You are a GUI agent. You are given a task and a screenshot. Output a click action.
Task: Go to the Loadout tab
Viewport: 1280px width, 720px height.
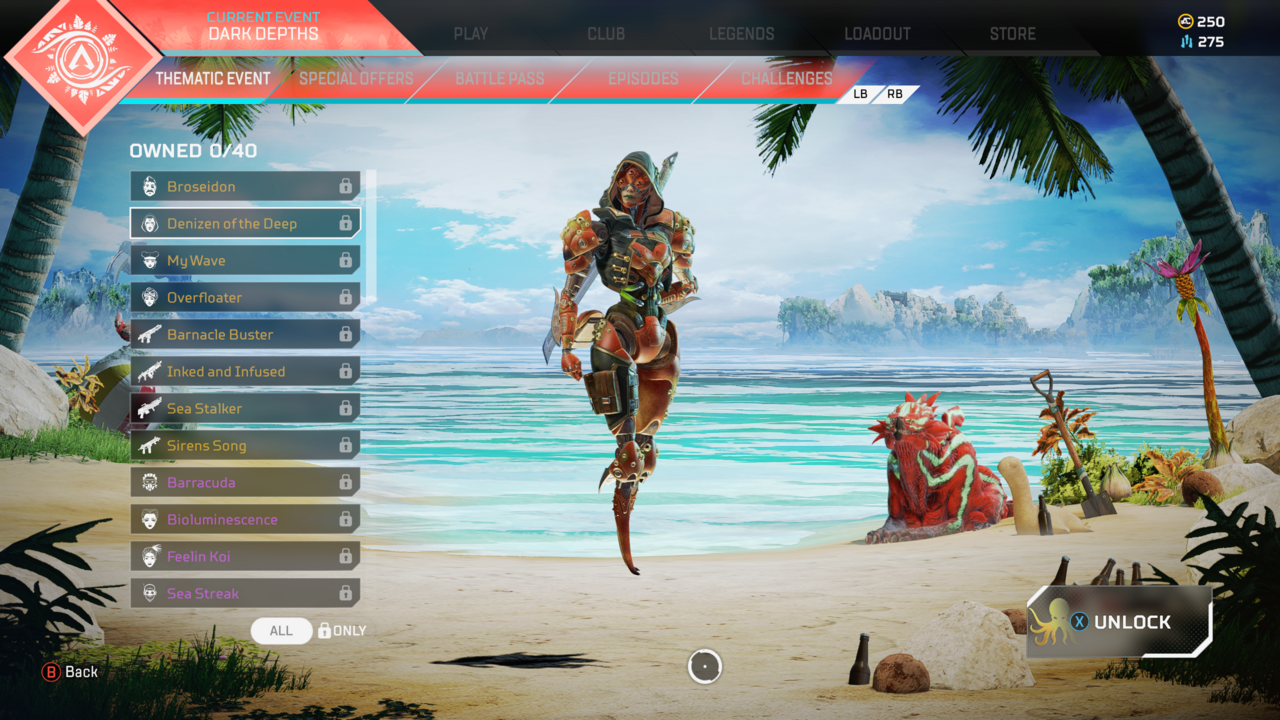[877, 33]
